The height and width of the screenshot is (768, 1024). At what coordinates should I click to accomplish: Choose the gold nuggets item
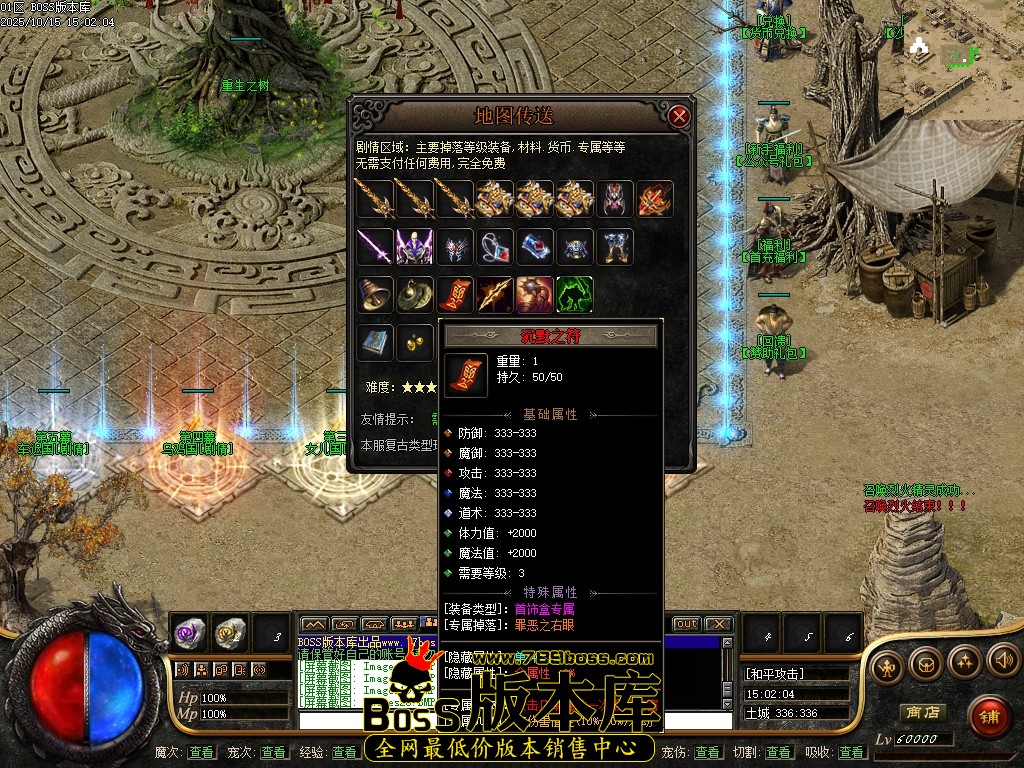coord(414,342)
